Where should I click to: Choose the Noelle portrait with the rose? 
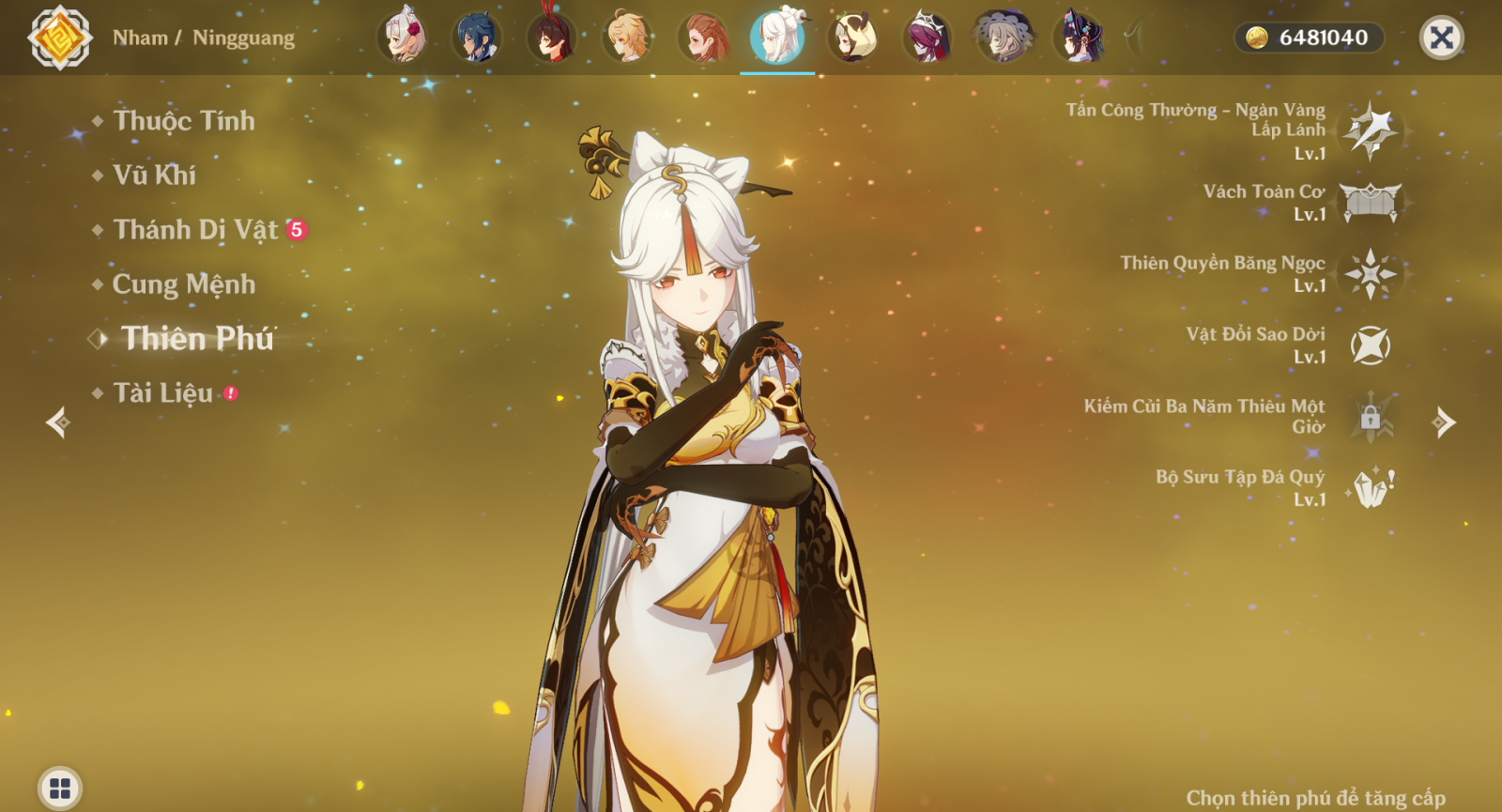pos(404,38)
